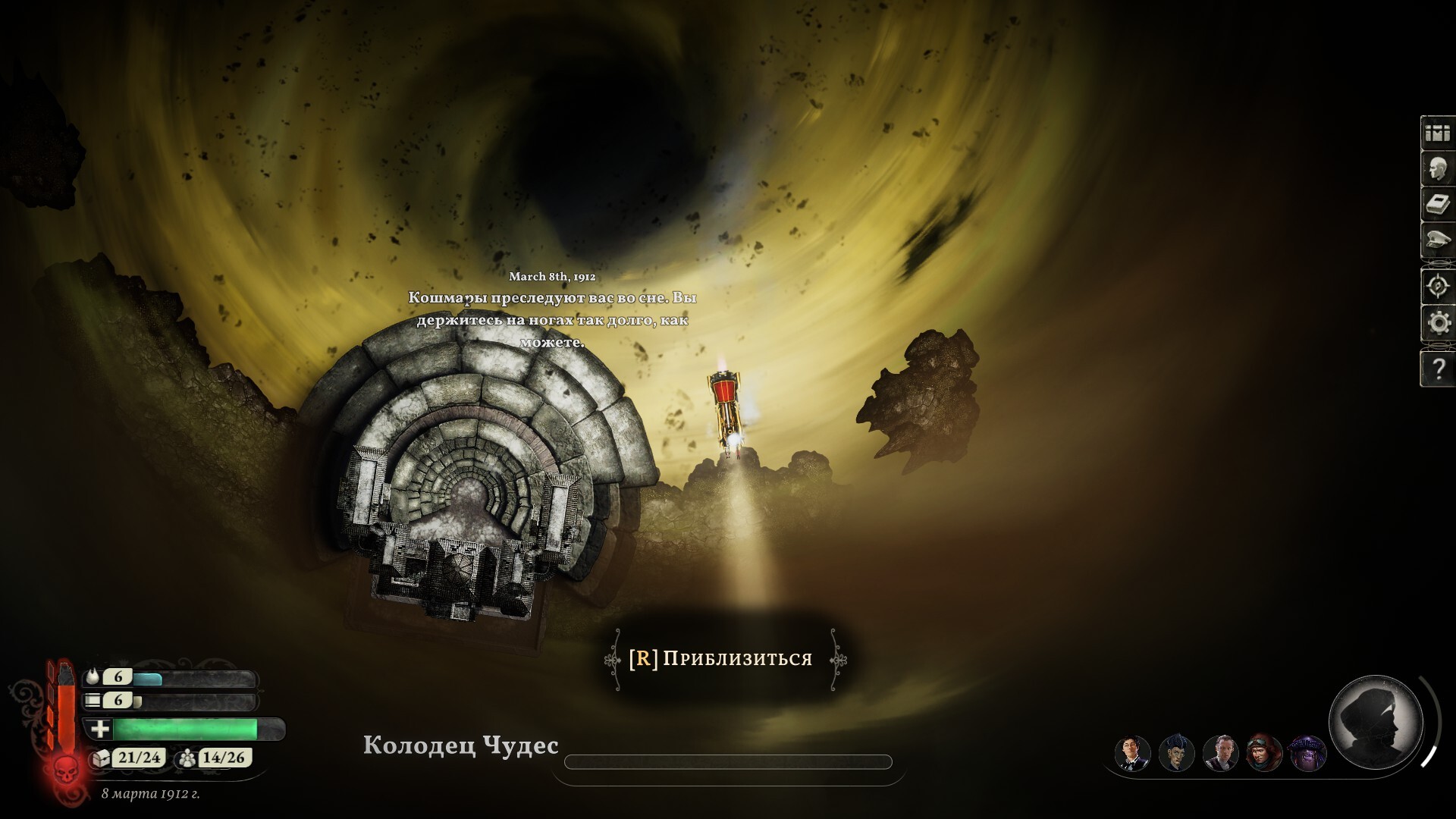The width and height of the screenshot is (1456, 819).
Task: Click the Приблизиться dock button
Action: pyautogui.click(x=721, y=659)
